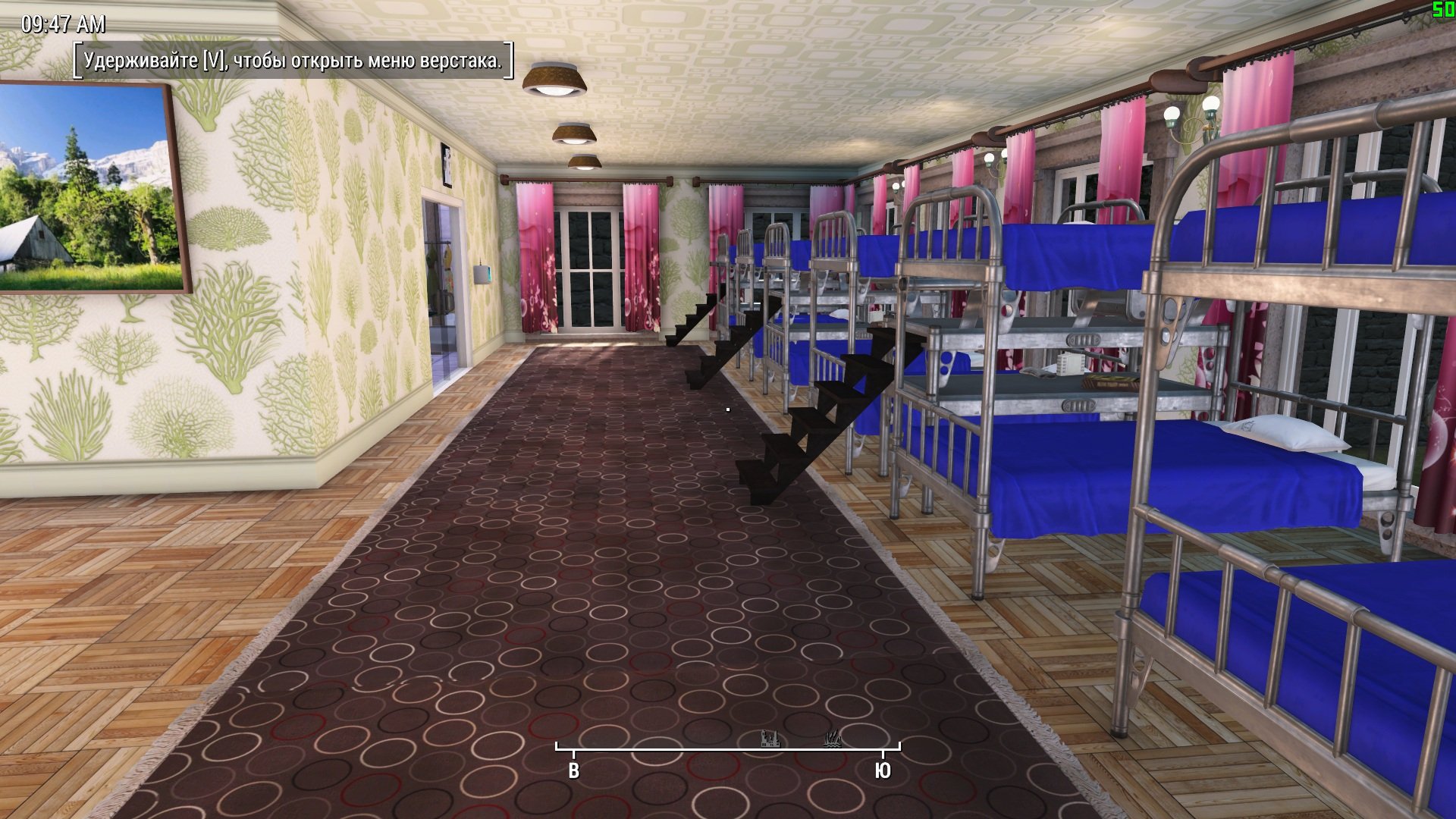Select the swamp reeds marker on the compass
This screenshot has width=1456, height=819.
click(833, 739)
